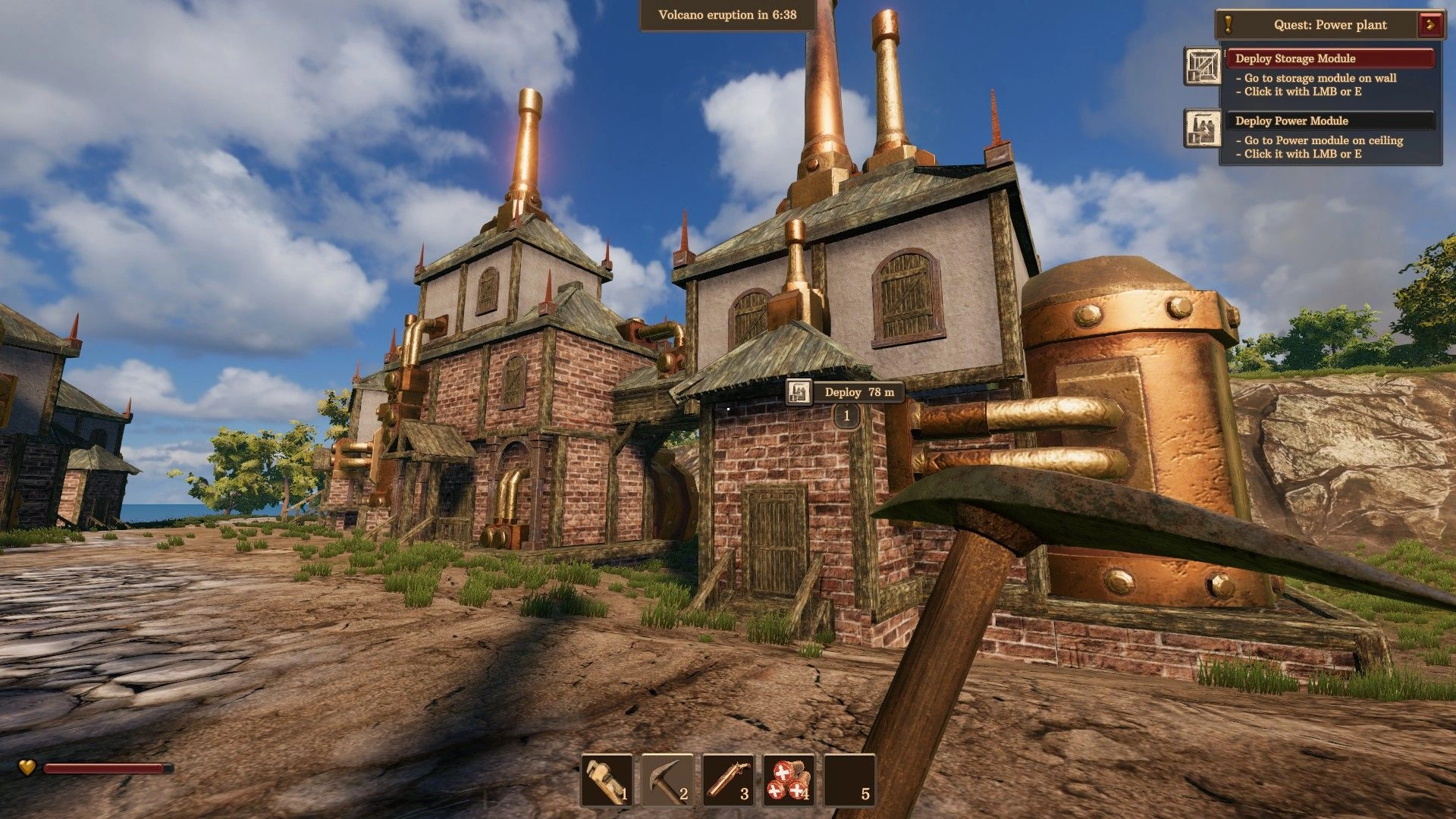Click the Deploy waypoint marker icon
Viewport: 1456px width, 819px height.
tap(798, 392)
